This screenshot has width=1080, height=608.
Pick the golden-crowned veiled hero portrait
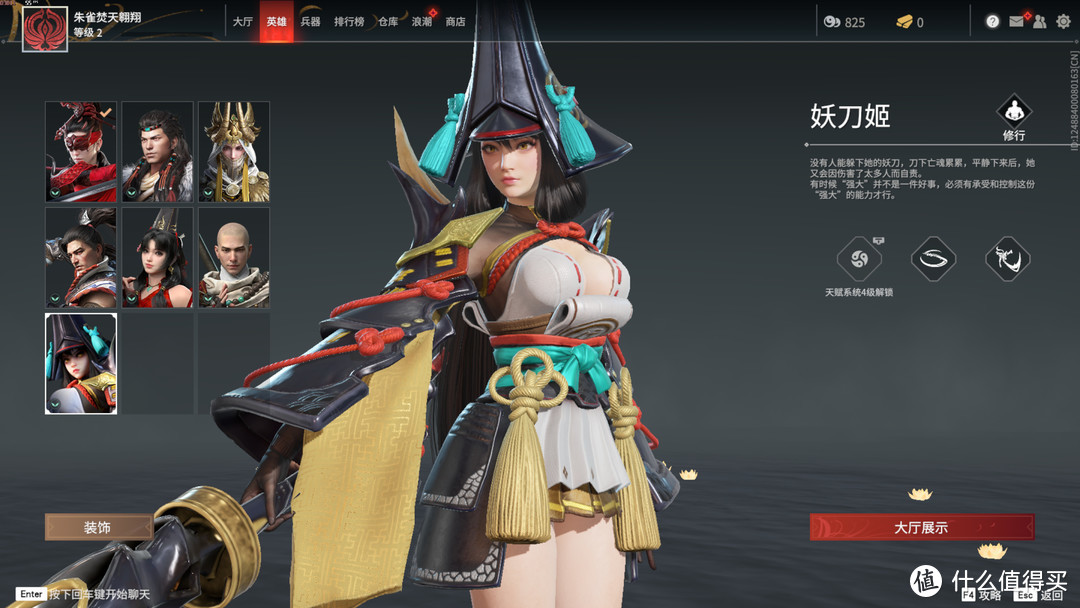234,152
